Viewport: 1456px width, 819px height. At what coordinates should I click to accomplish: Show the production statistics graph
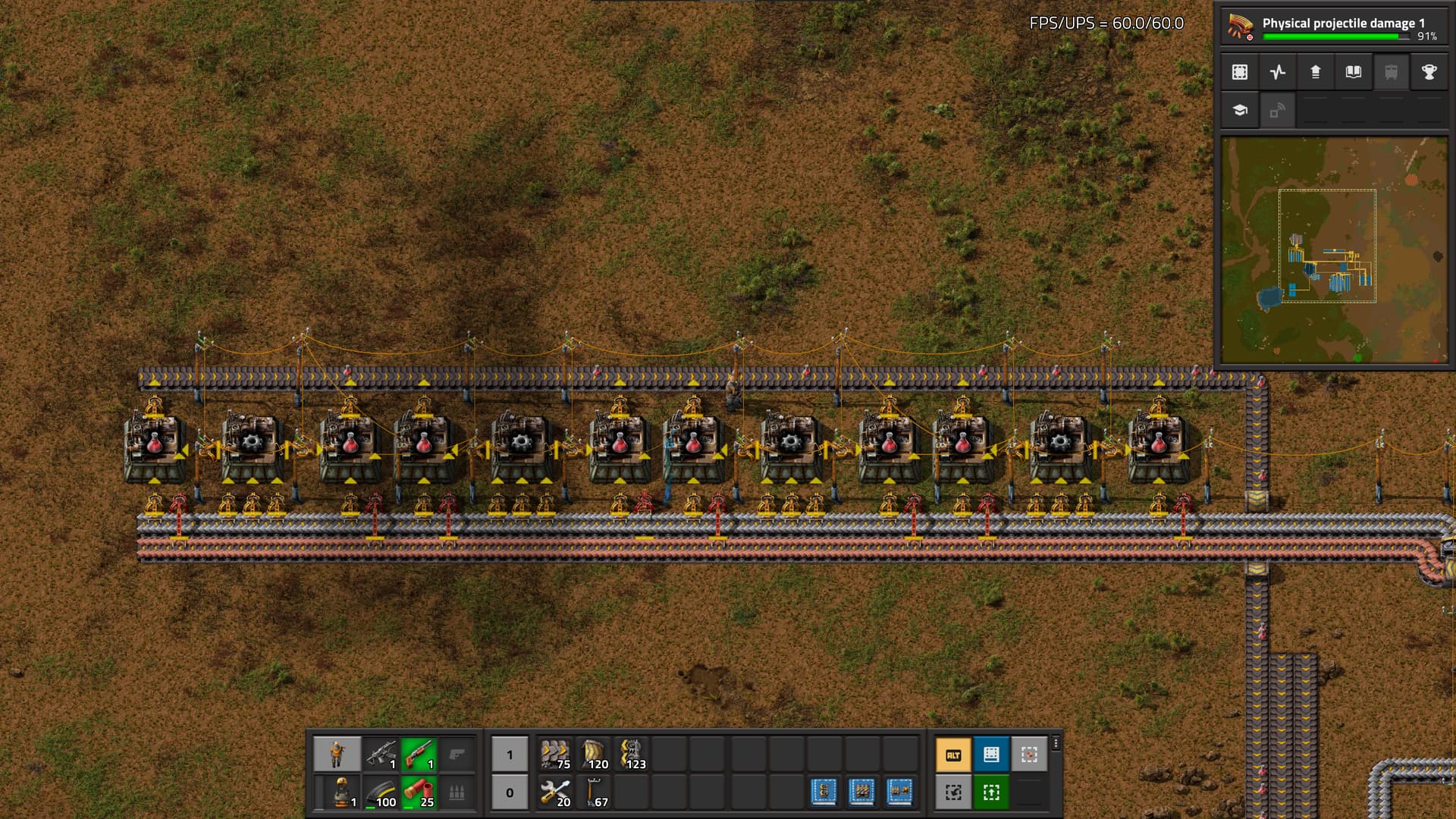[1278, 72]
